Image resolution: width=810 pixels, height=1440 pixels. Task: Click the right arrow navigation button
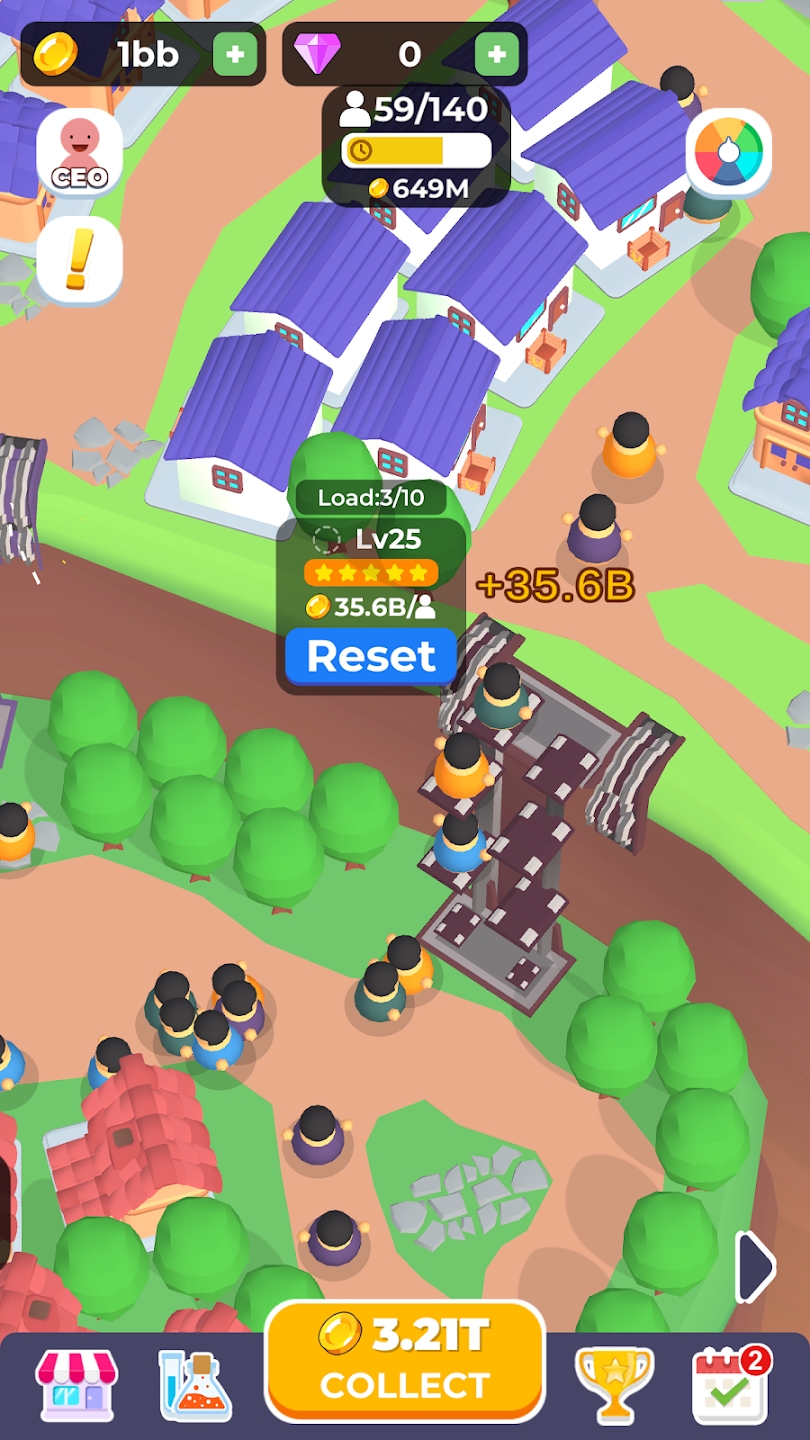coord(755,1267)
